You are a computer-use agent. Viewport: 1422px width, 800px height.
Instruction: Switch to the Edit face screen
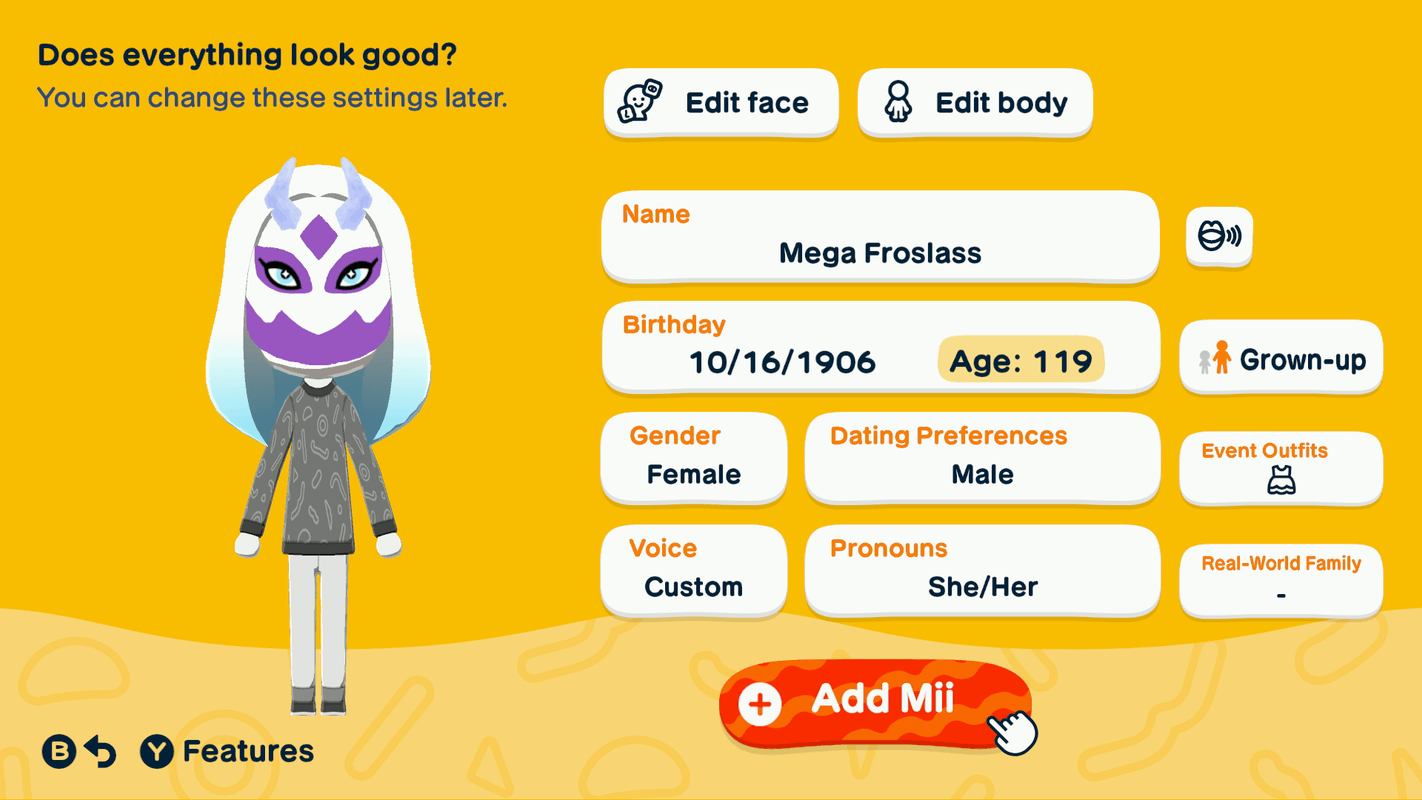coord(721,102)
